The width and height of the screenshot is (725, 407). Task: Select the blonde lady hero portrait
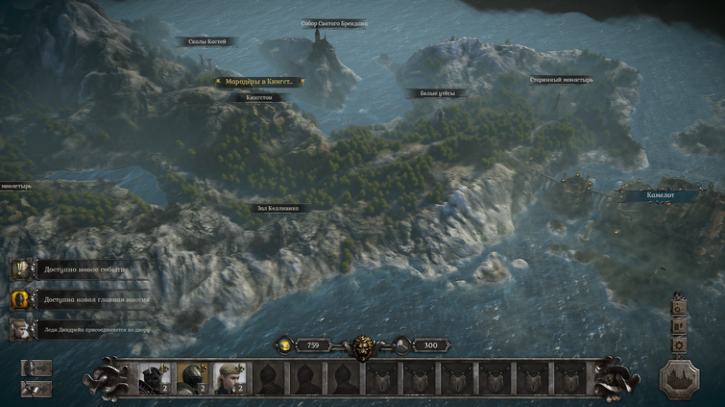tap(229, 378)
